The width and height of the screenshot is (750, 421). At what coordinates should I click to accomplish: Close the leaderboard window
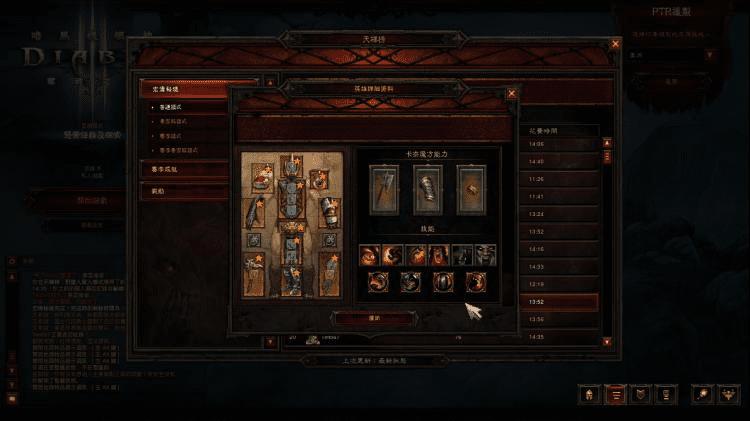[615, 45]
